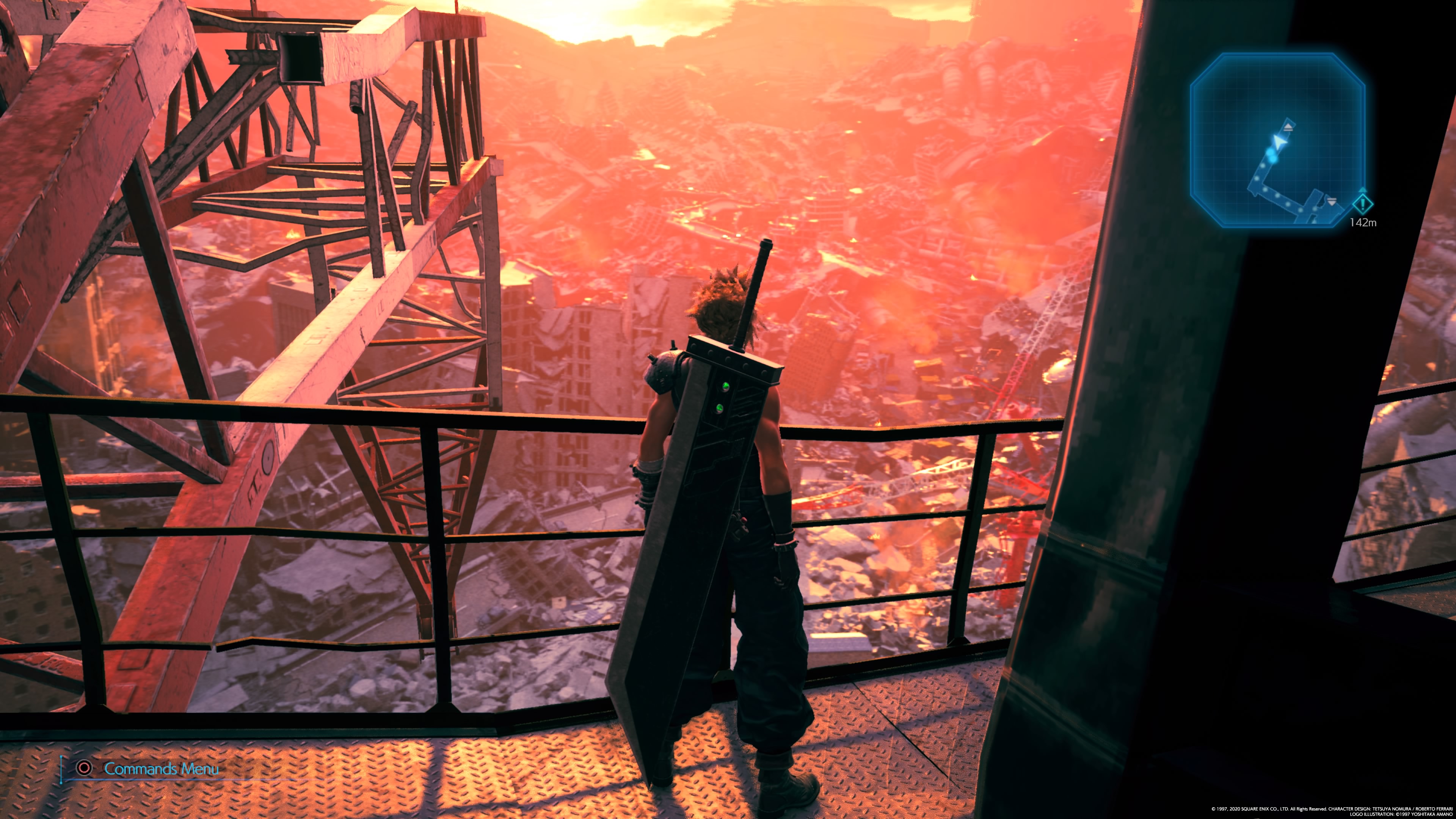Image resolution: width=1456 pixels, height=819 pixels.
Task: Click the hexagonal blue minimap
Action: pos(1277,140)
